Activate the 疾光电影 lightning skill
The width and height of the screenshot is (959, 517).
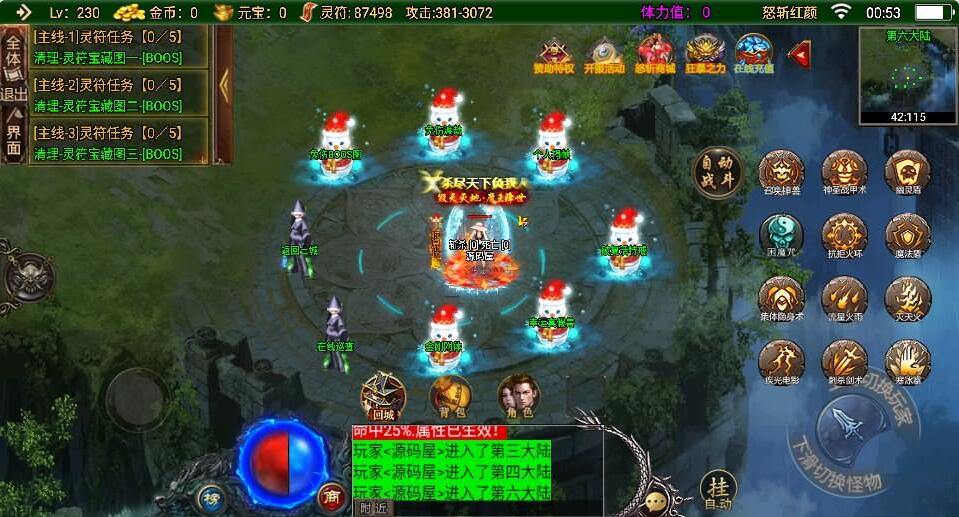click(x=781, y=361)
